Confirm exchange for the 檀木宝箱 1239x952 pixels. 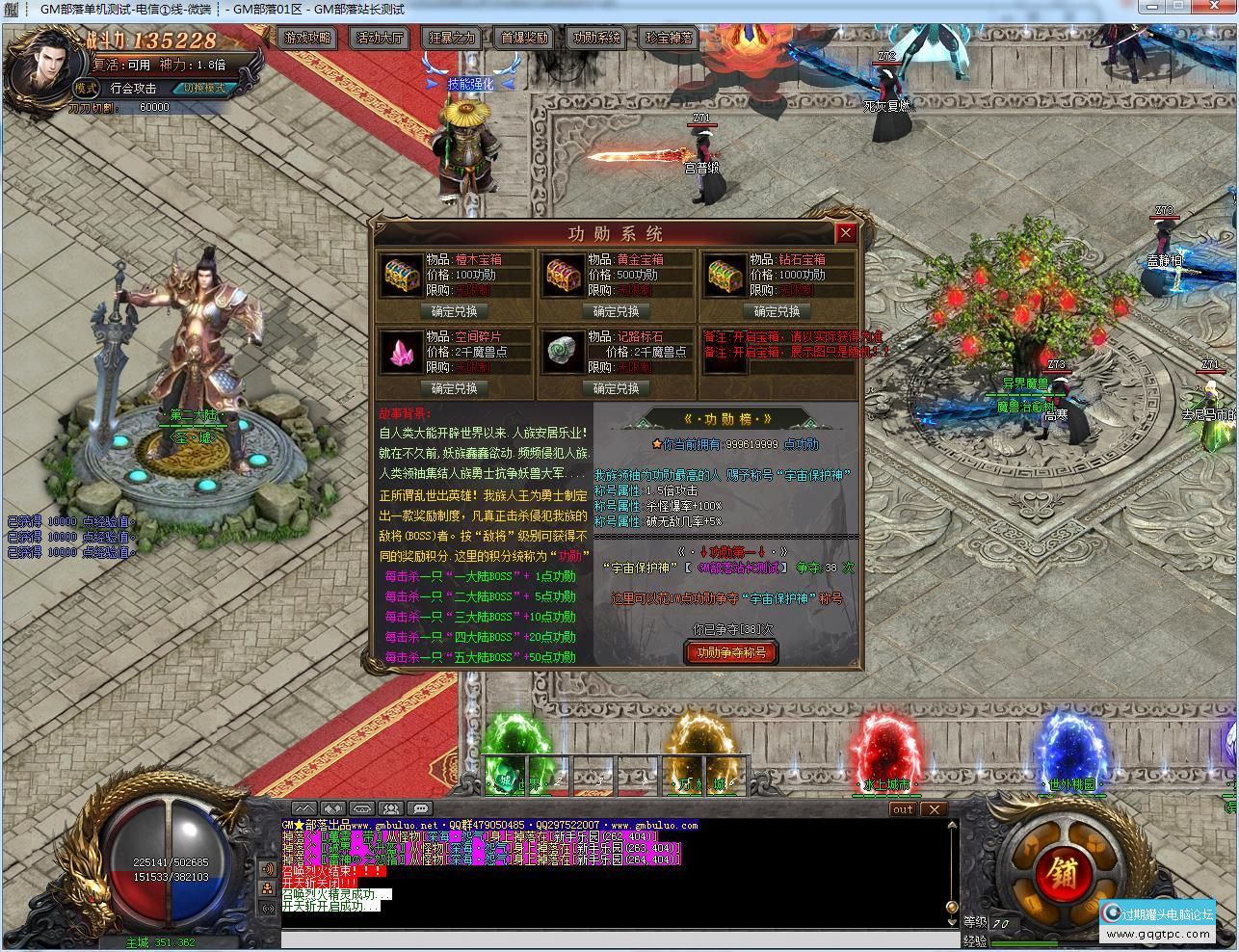(454, 311)
